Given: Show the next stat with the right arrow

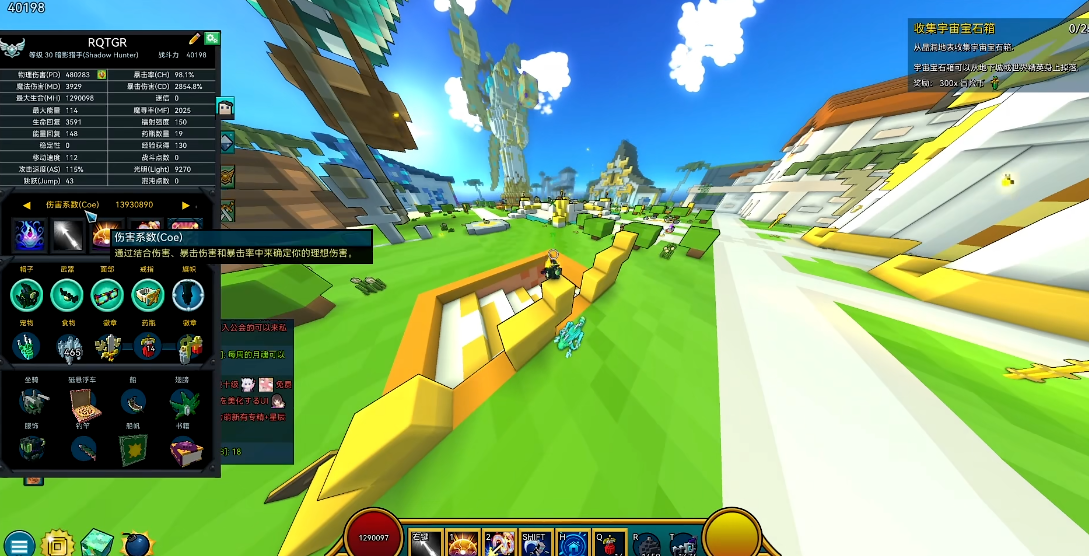Looking at the screenshot, I should click(x=186, y=205).
